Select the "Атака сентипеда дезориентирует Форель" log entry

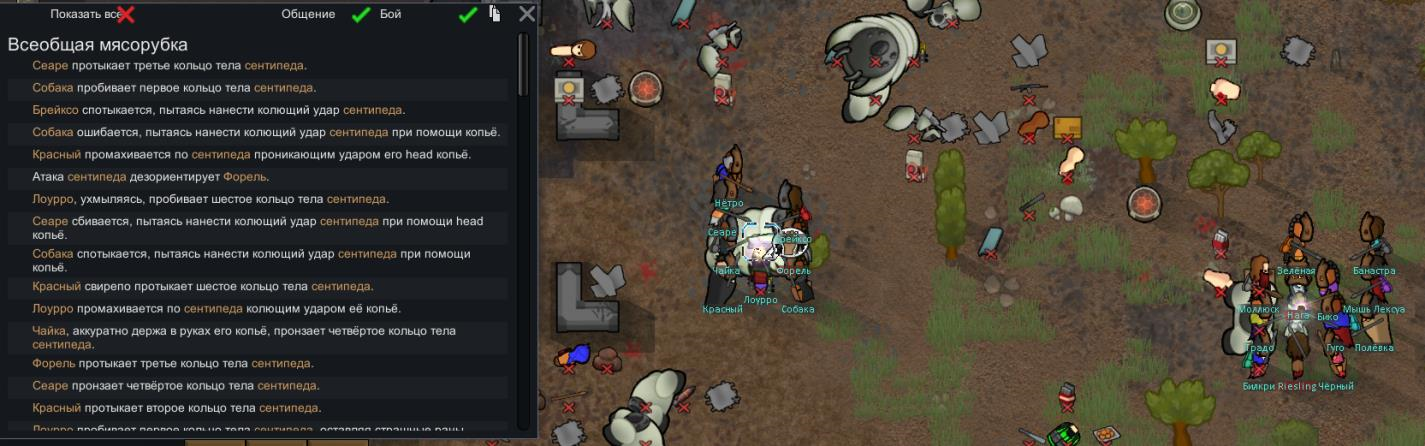tap(150, 177)
